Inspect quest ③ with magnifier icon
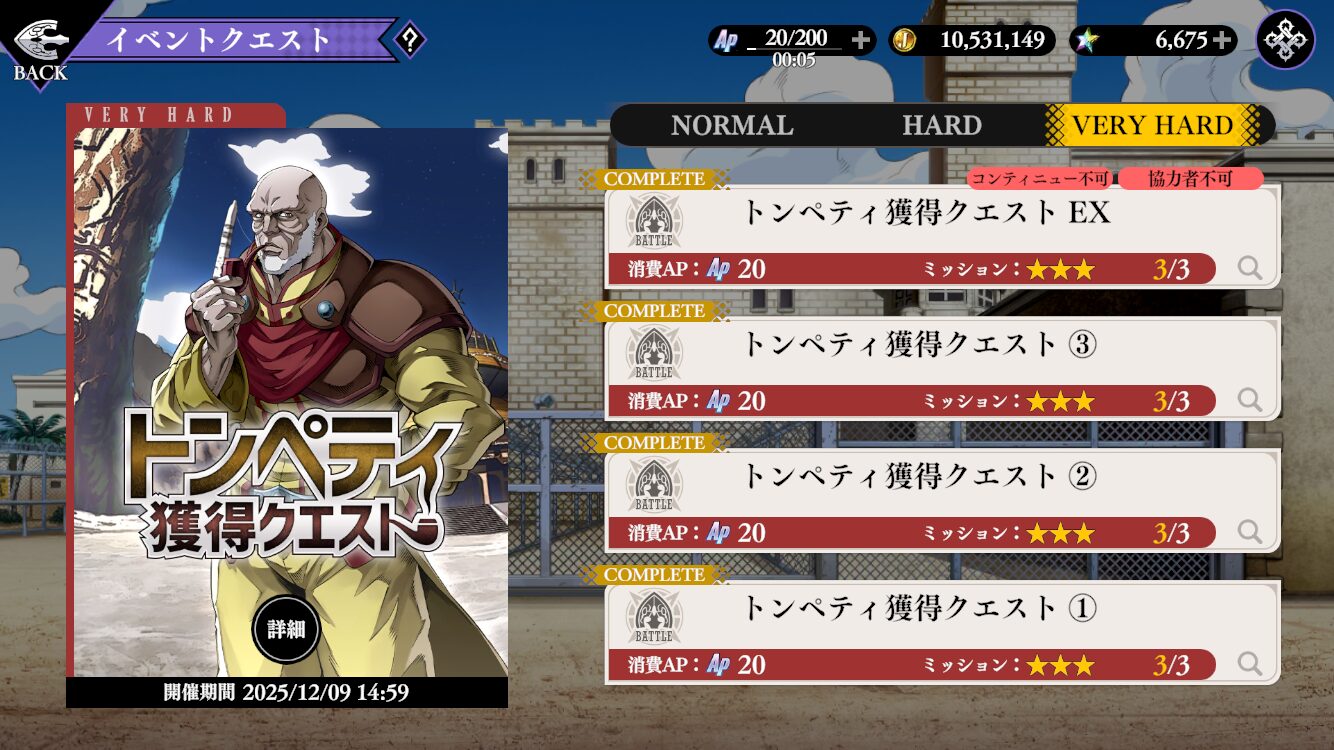 [1249, 400]
